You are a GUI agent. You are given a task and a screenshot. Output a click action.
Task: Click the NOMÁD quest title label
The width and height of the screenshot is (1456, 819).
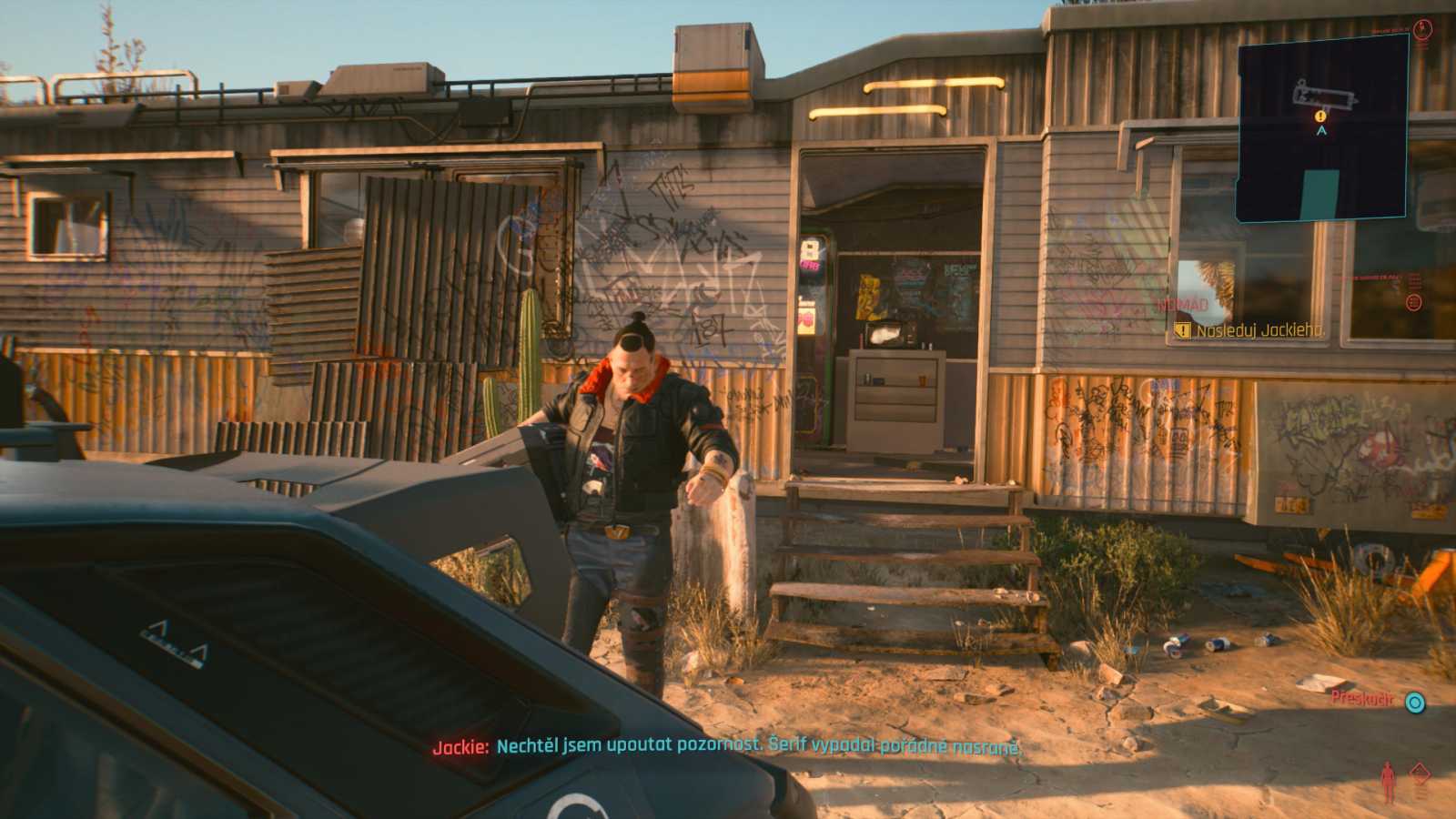coord(1181,304)
